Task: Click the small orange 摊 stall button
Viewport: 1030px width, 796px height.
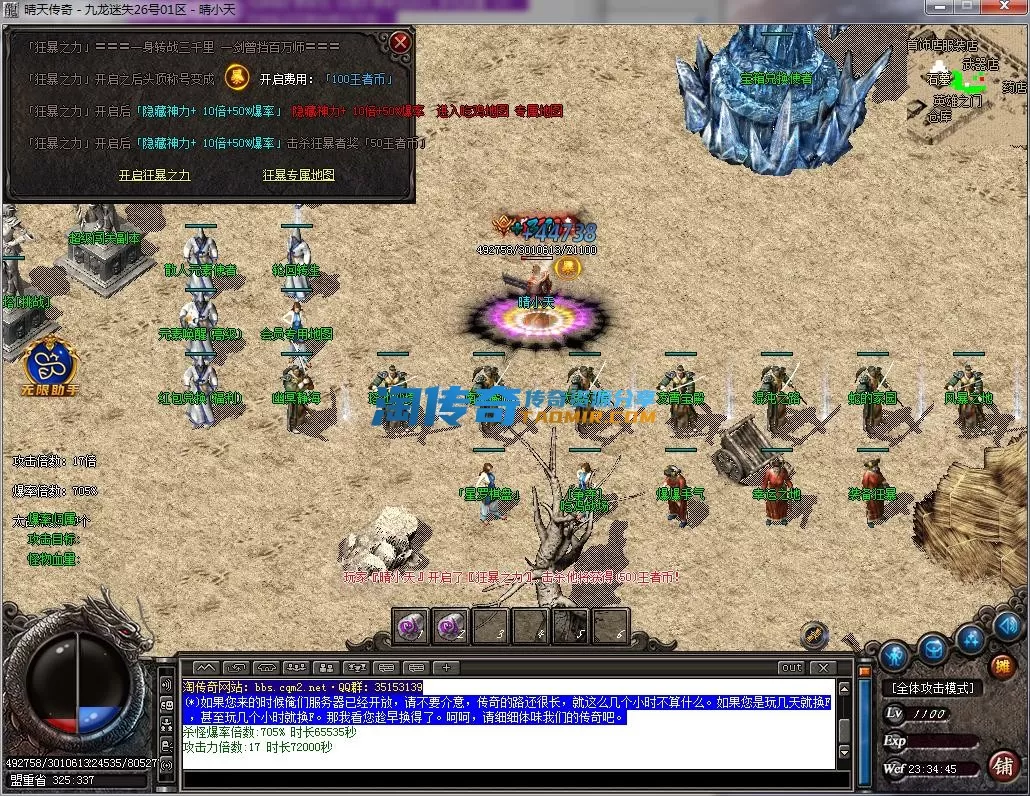Action: pos(1000,665)
